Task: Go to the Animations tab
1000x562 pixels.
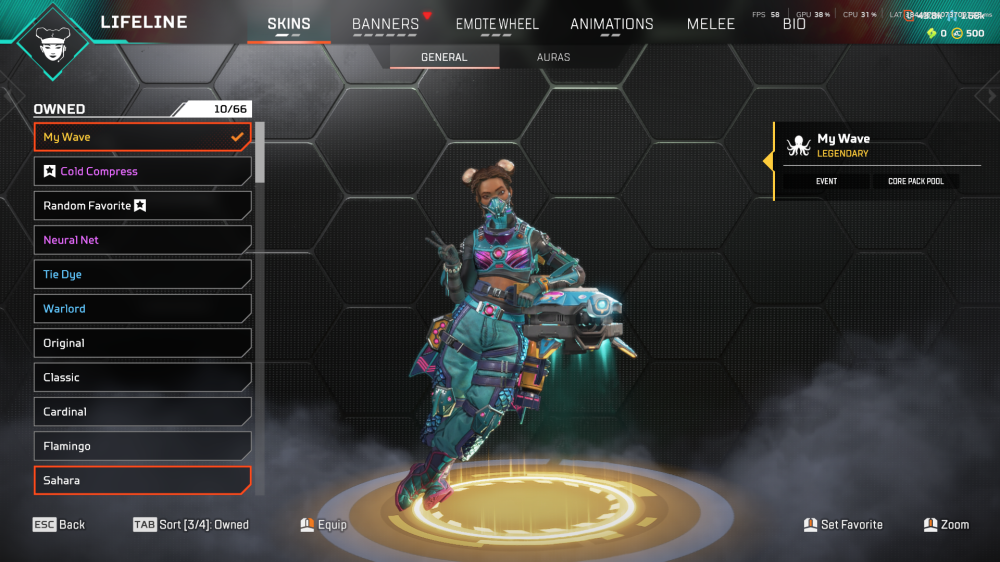Action: coord(611,24)
